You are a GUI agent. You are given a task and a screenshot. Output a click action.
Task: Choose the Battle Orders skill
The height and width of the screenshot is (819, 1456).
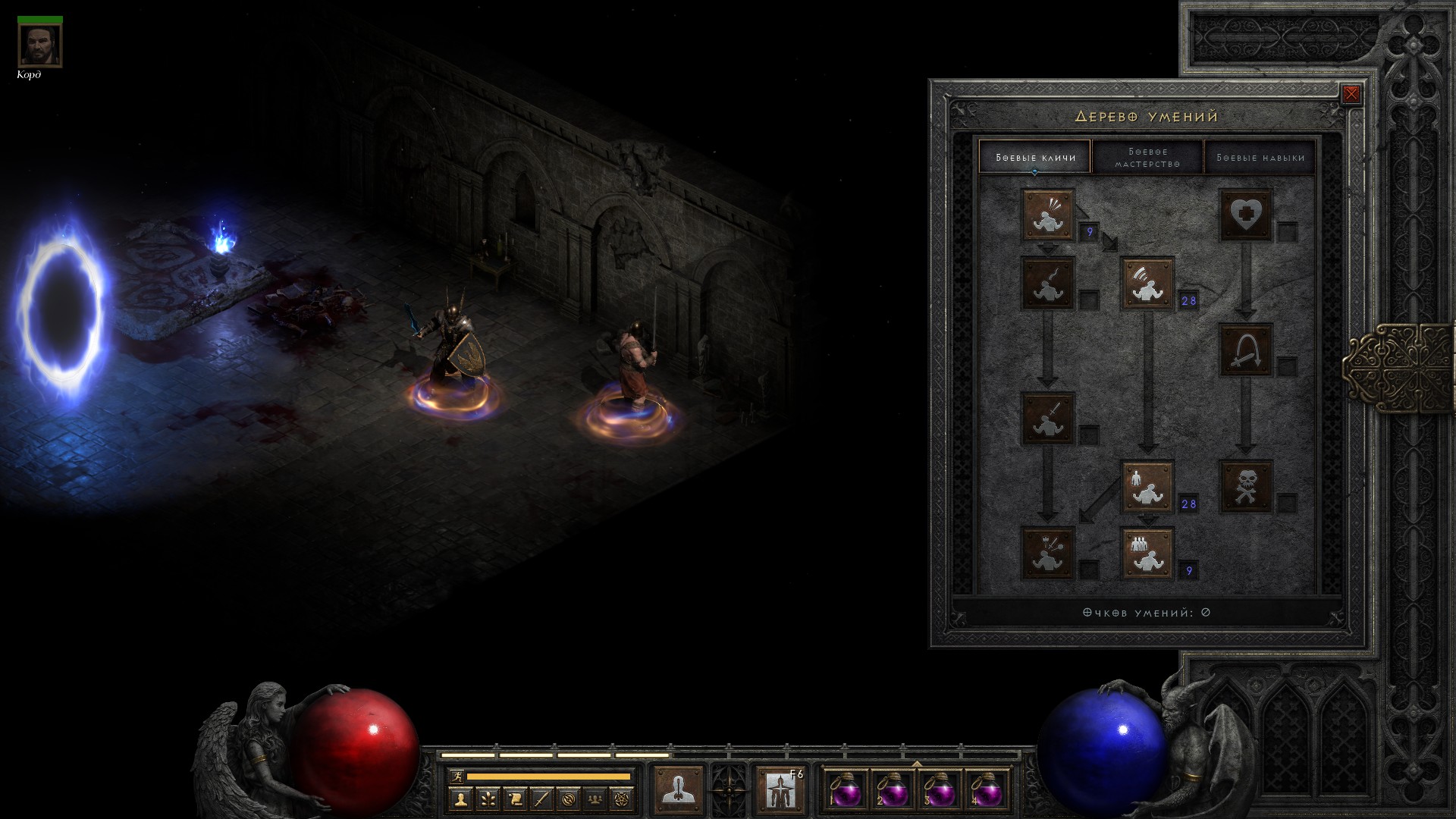tap(1147, 486)
